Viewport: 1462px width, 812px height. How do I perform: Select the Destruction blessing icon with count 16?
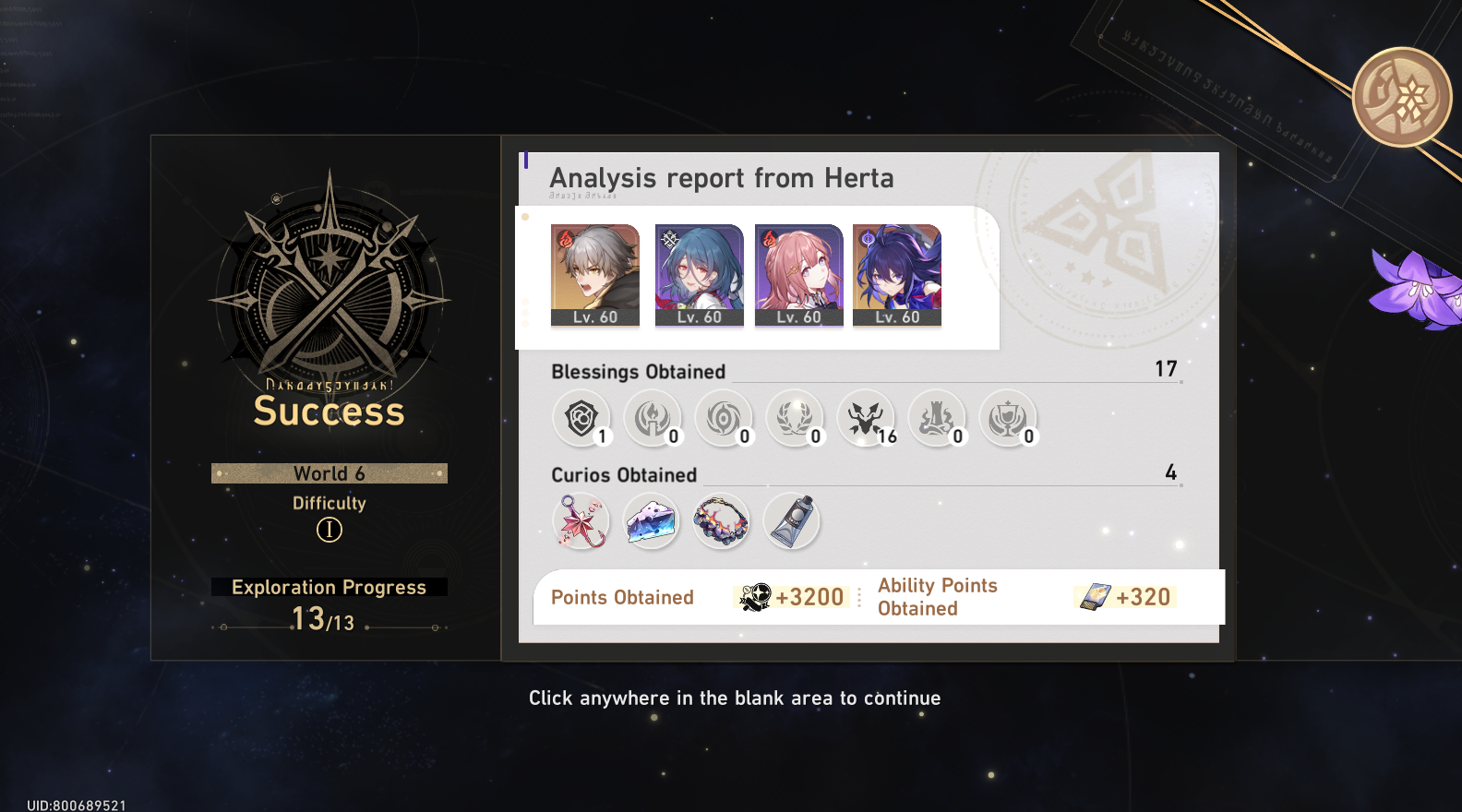tap(867, 419)
